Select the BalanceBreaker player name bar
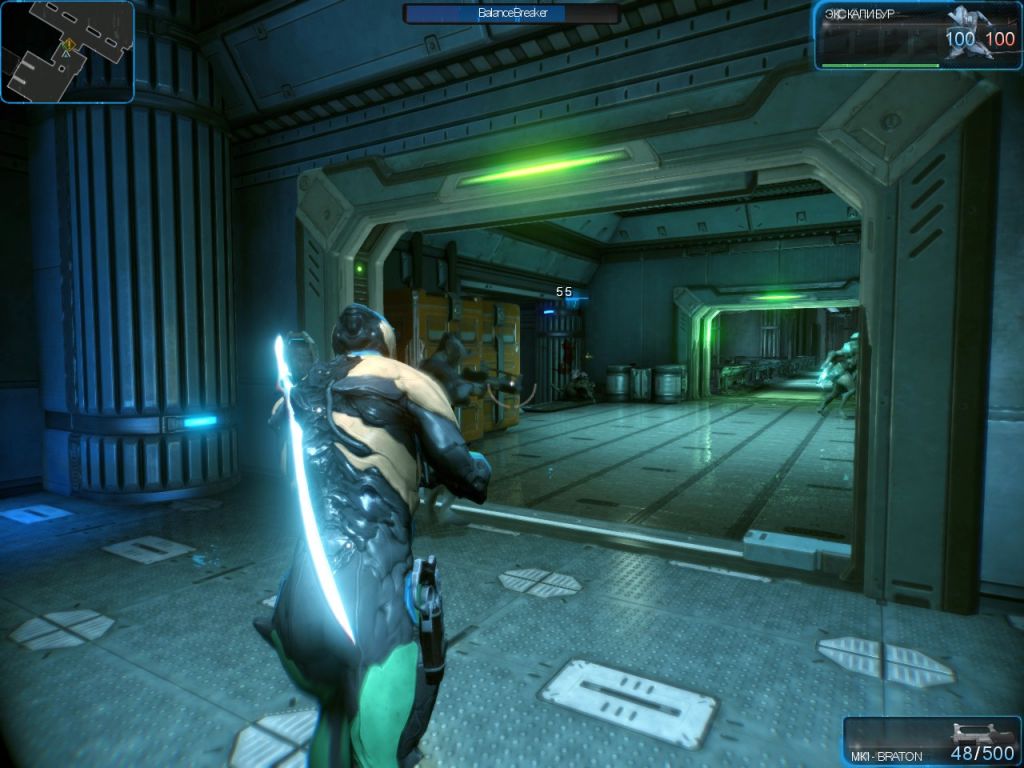 [510, 14]
